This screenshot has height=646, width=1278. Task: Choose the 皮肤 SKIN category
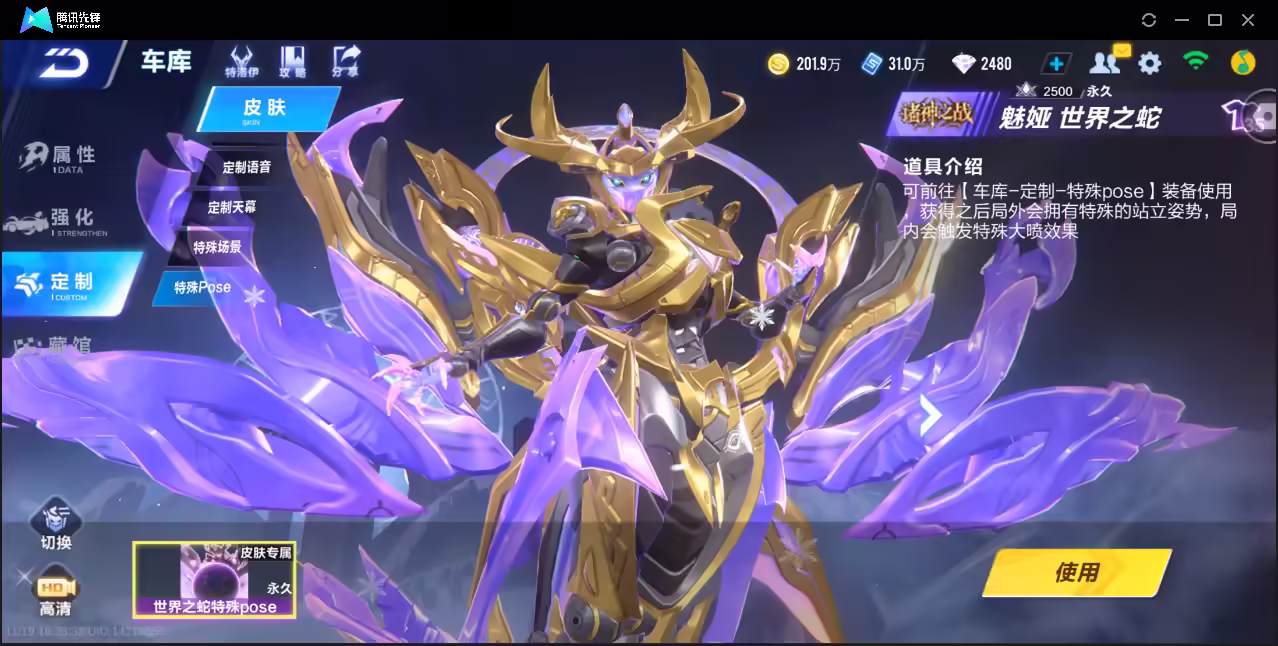(266, 109)
